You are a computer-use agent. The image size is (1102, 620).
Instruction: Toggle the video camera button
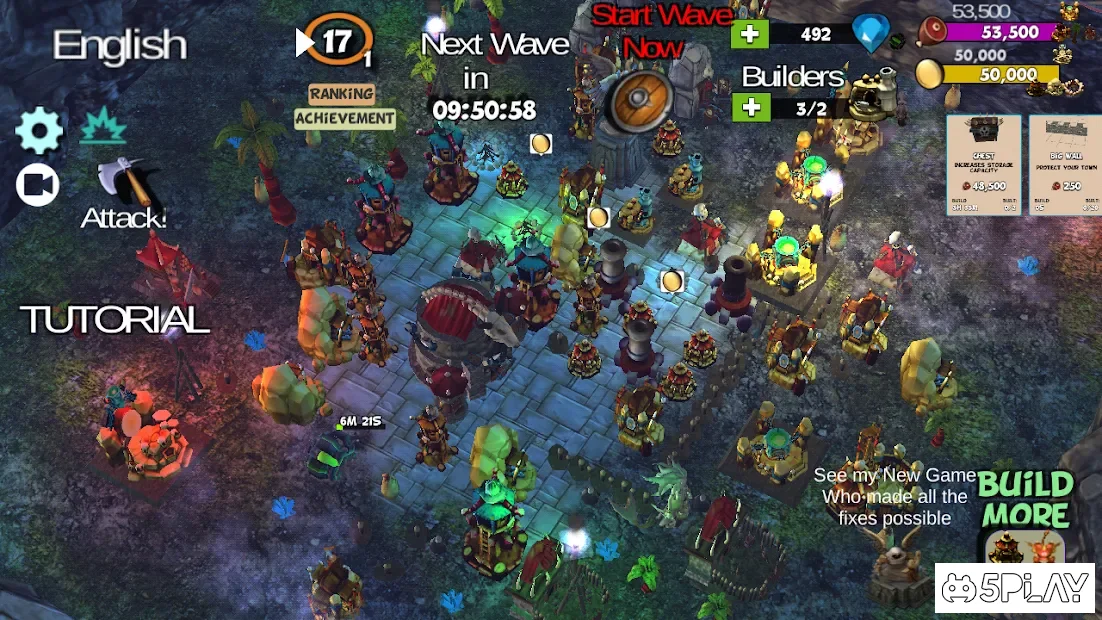coord(38,185)
